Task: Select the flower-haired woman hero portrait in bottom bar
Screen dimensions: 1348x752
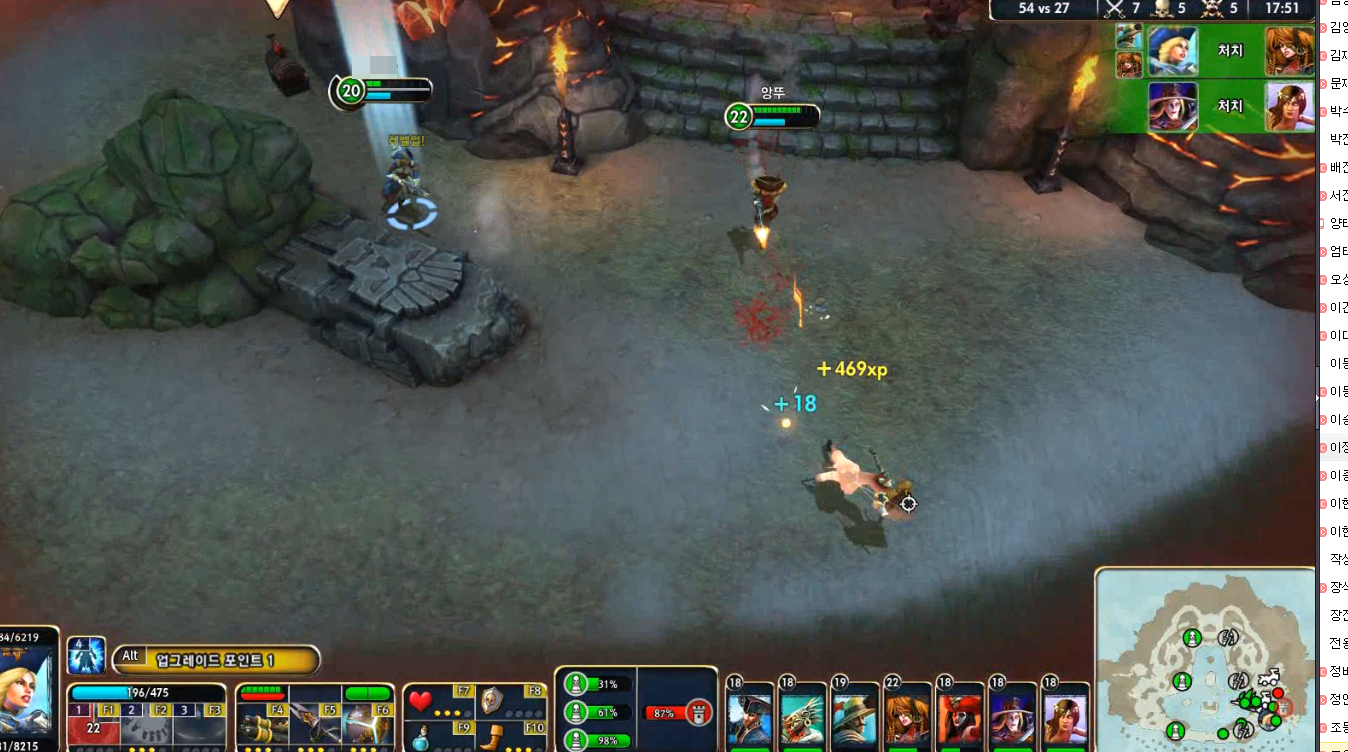Action: pos(1063,718)
